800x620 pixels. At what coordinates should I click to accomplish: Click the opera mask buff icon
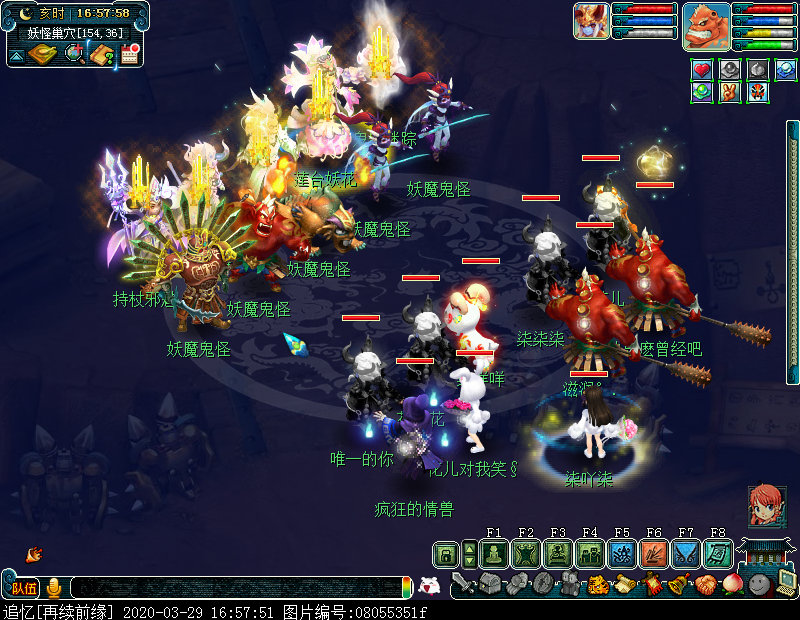pos(757,92)
